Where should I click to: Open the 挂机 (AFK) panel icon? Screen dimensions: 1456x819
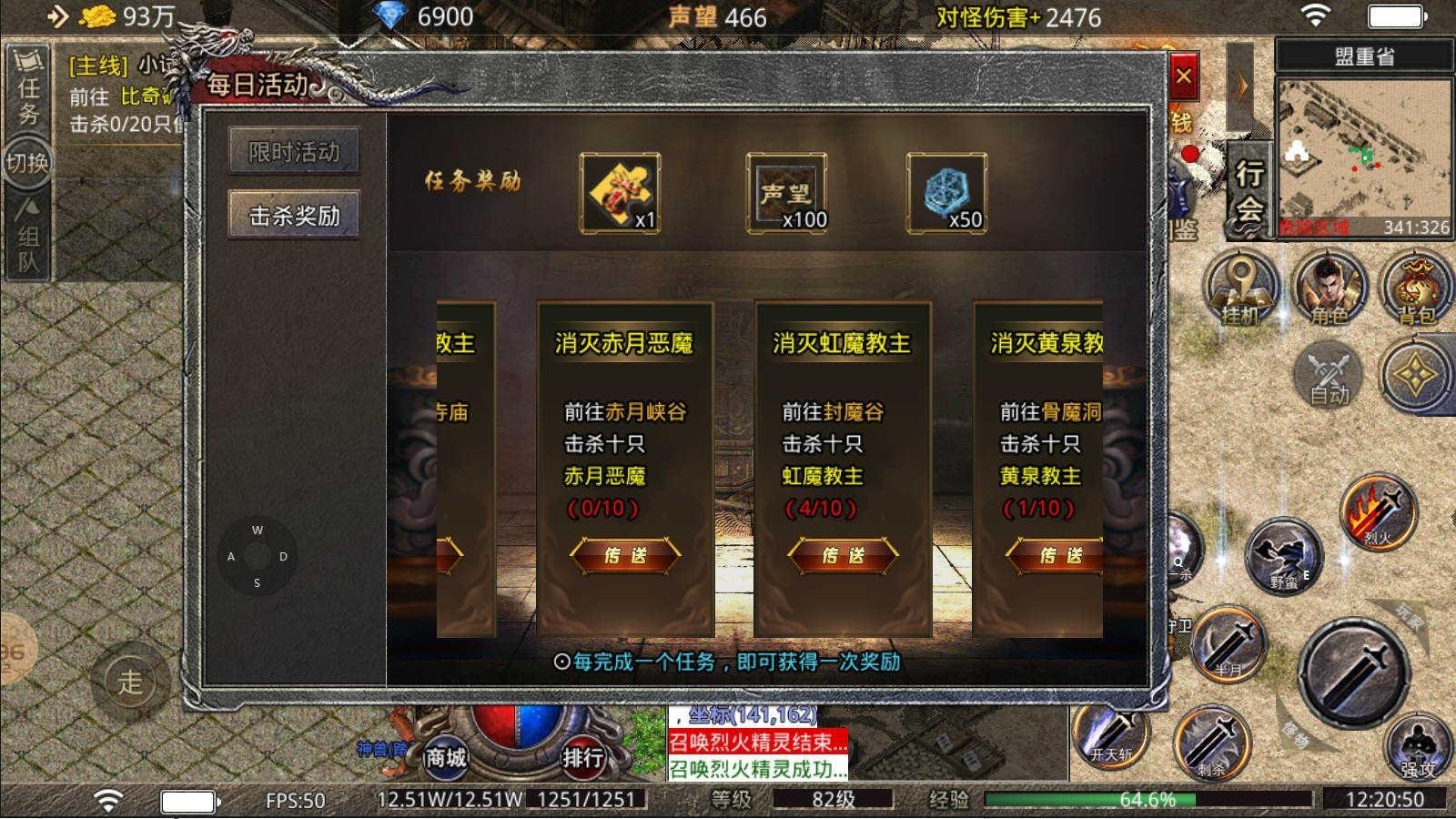[x=1242, y=287]
